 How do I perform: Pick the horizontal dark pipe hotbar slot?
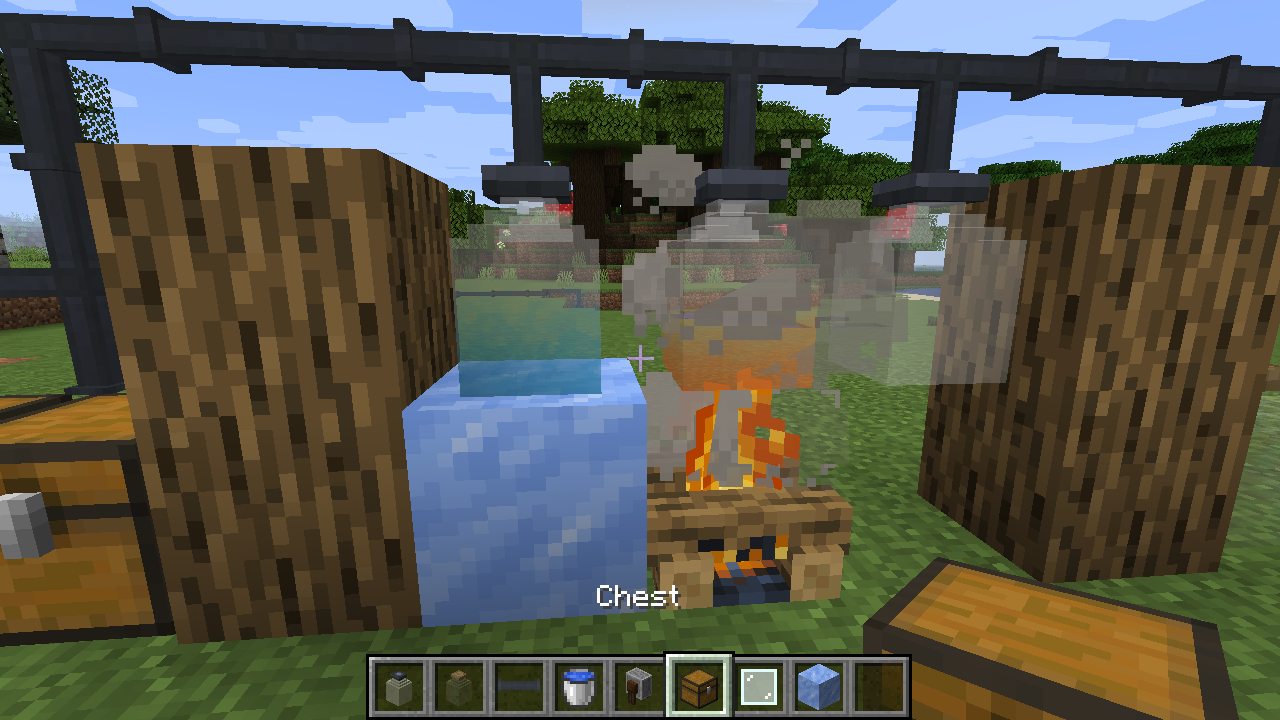point(519,686)
